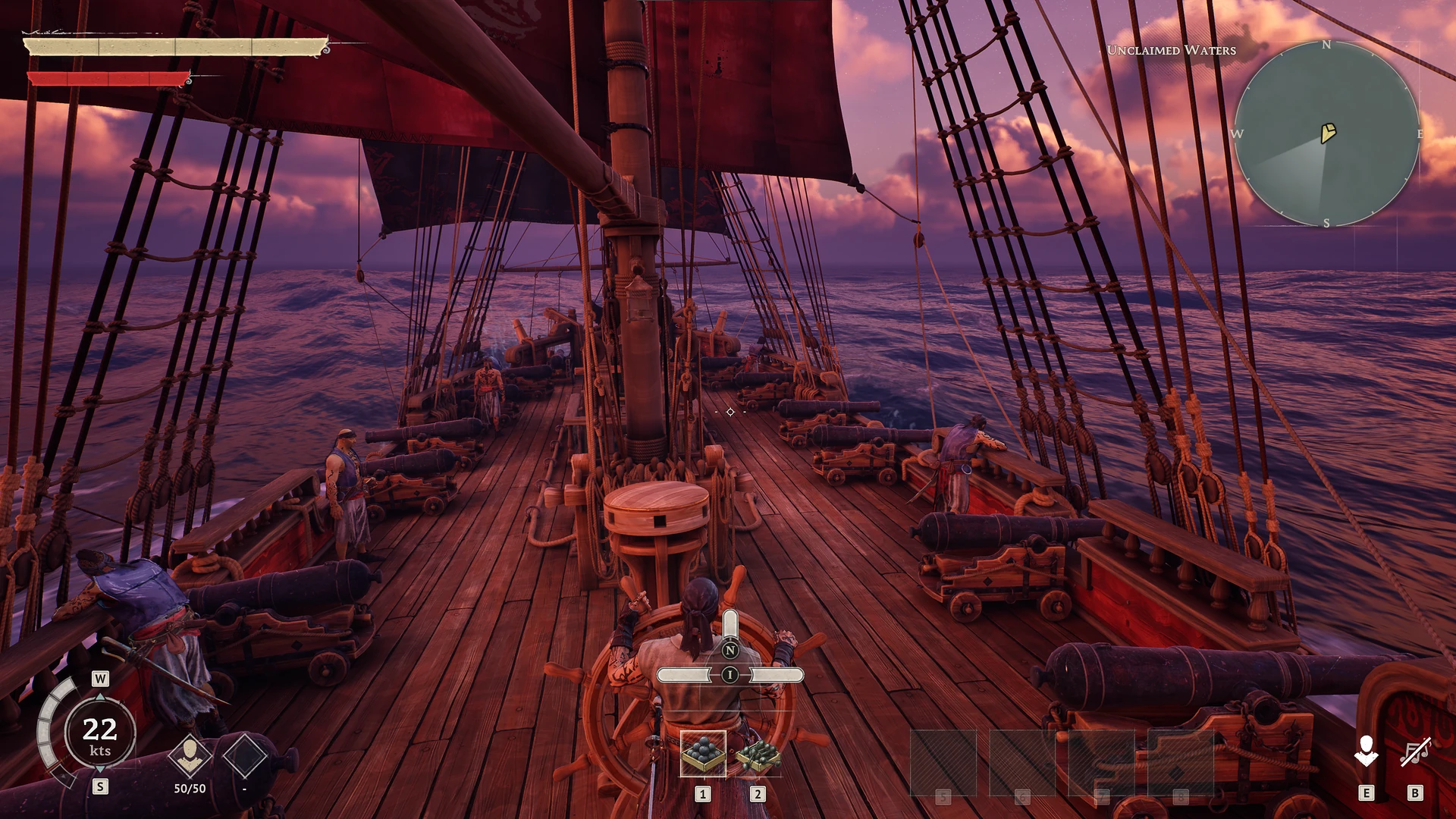Click the crew member icon showing 50/50
This screenshot has width=1456, height=819.
pyautogui.click(x=190, y=755)
